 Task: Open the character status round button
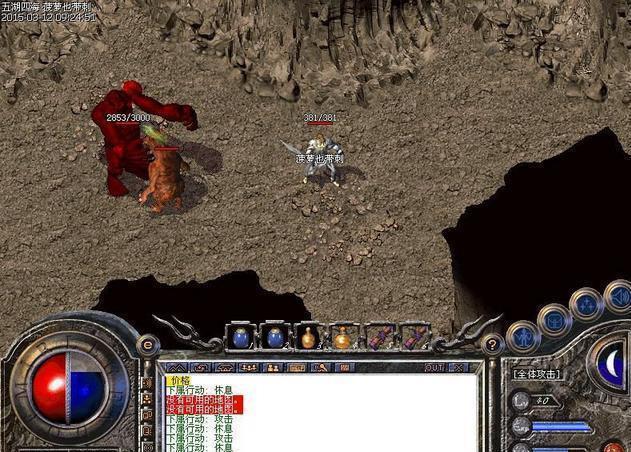523,335
